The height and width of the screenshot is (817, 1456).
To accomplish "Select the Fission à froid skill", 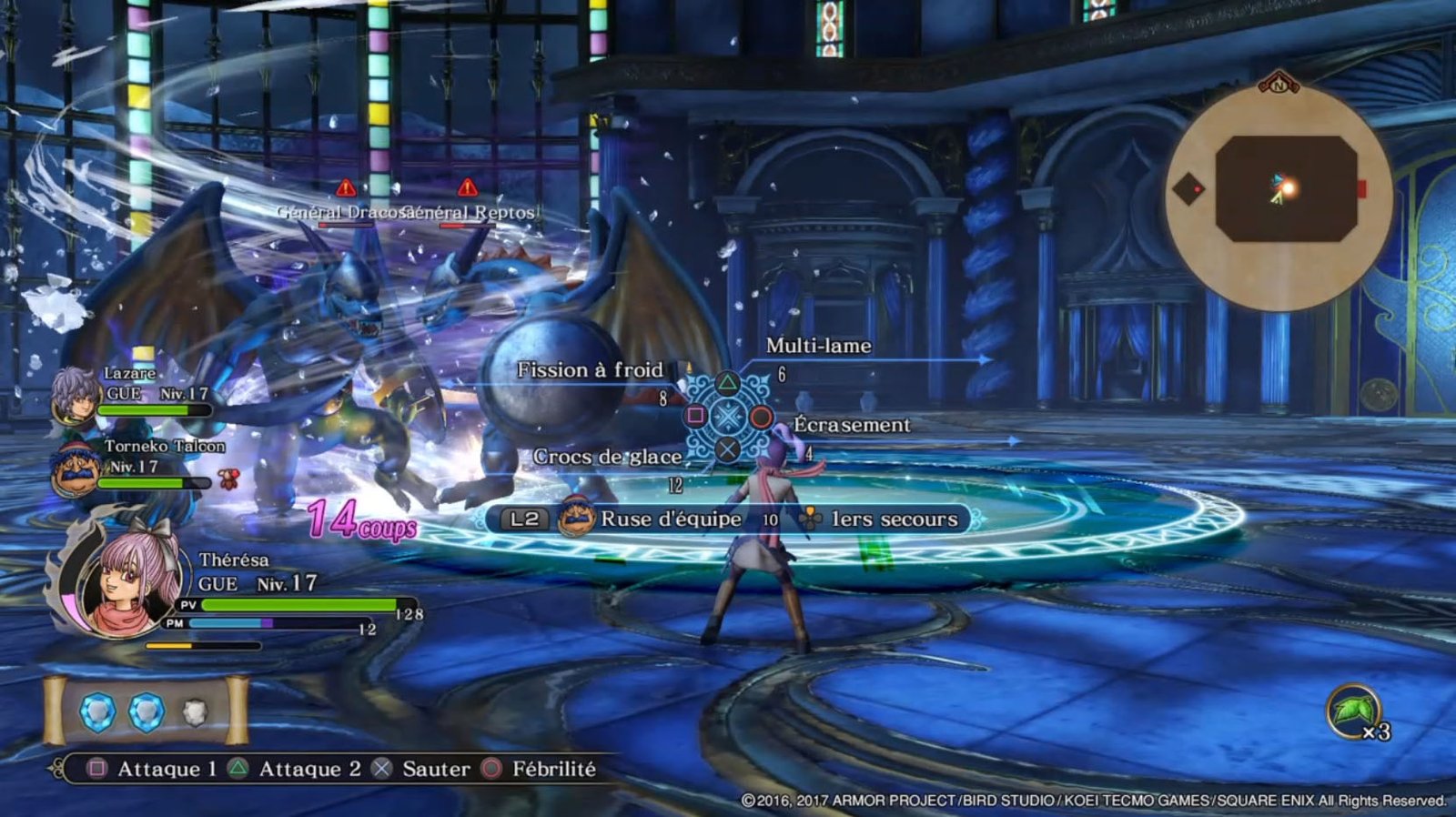I will (590, 370).
